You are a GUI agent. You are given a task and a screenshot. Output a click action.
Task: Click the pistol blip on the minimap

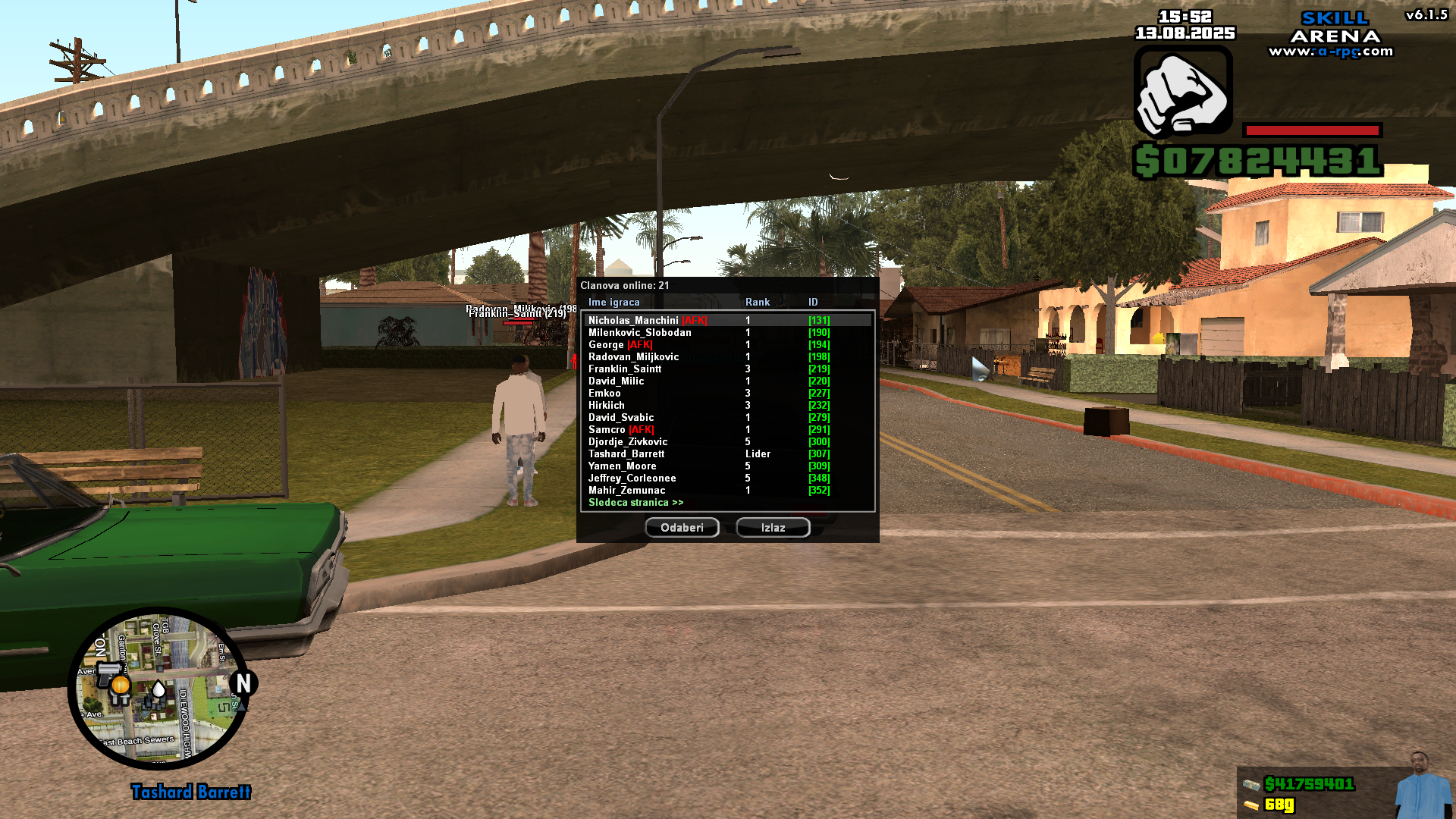click(x=110, y=673)
